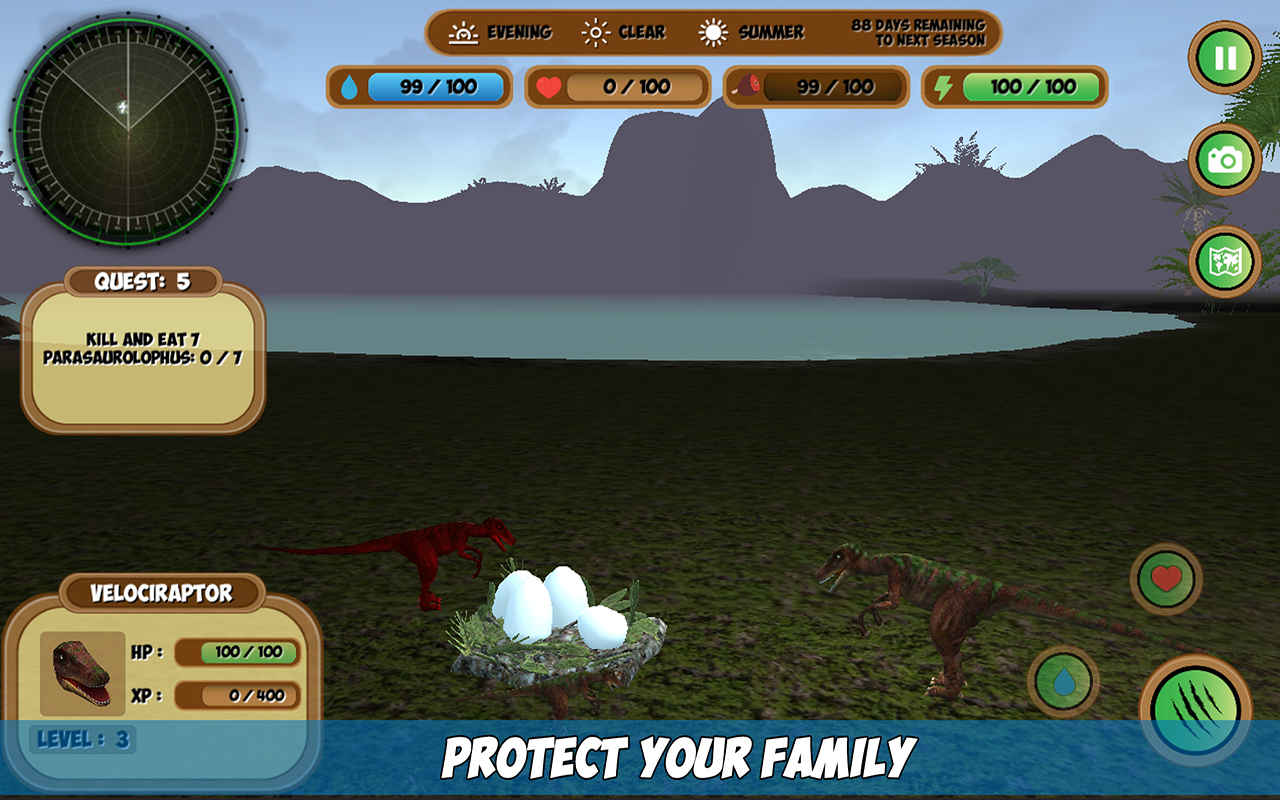
Task: Tap the water drop drink button
Action: [1063, 681]
